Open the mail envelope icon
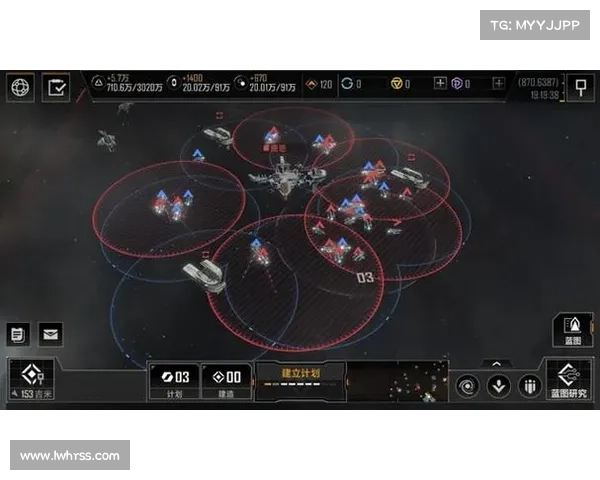Screen dimensions: 600x480 click(49, 334)
